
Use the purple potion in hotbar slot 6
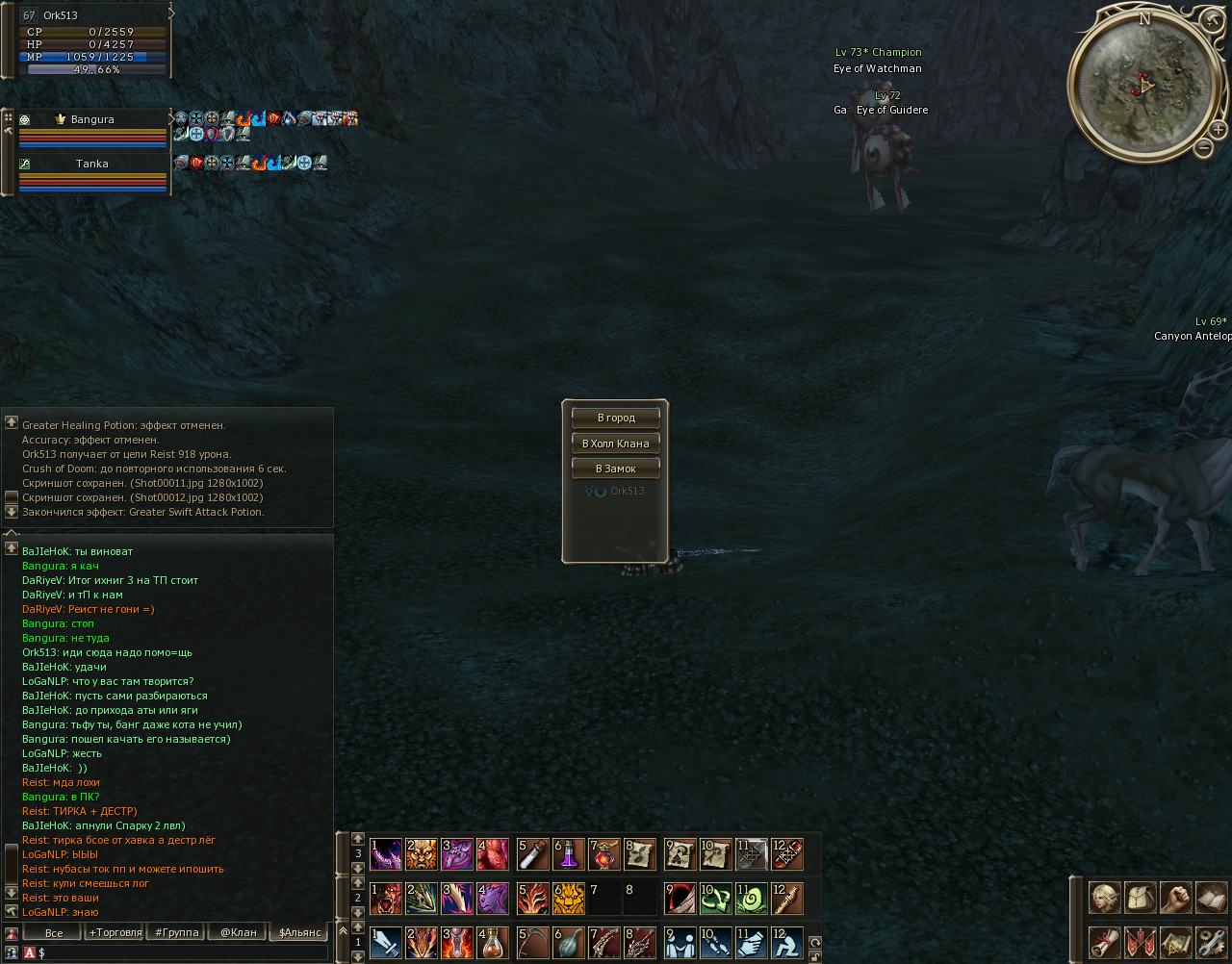569,854
